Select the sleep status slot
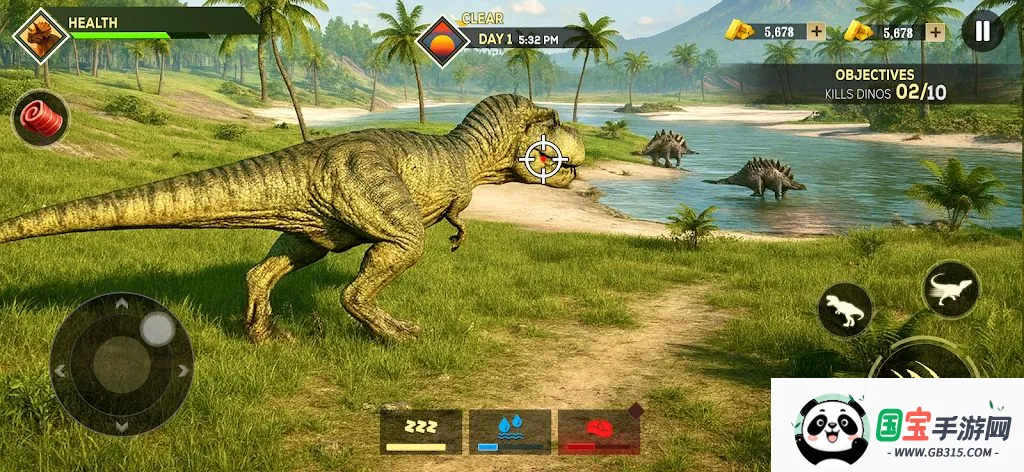The width and height of the screenshot is (1024, 472). 421,431
